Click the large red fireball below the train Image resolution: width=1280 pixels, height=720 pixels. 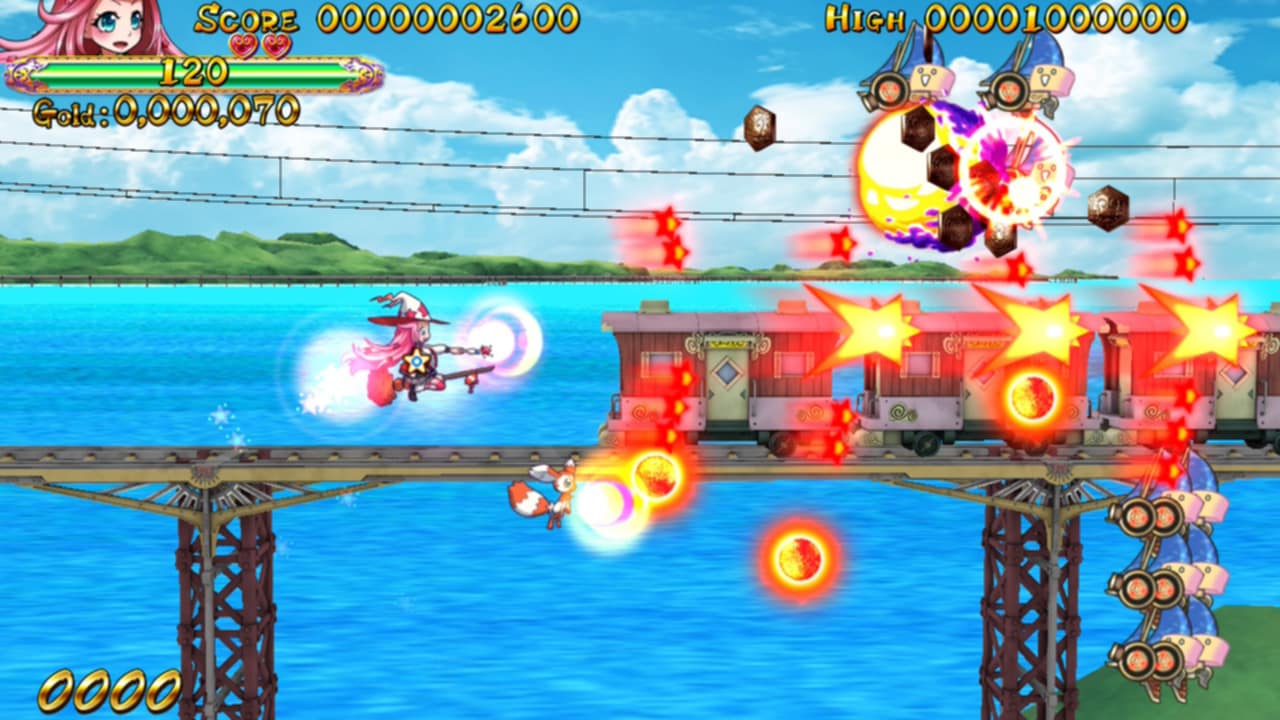coord(800,560)
